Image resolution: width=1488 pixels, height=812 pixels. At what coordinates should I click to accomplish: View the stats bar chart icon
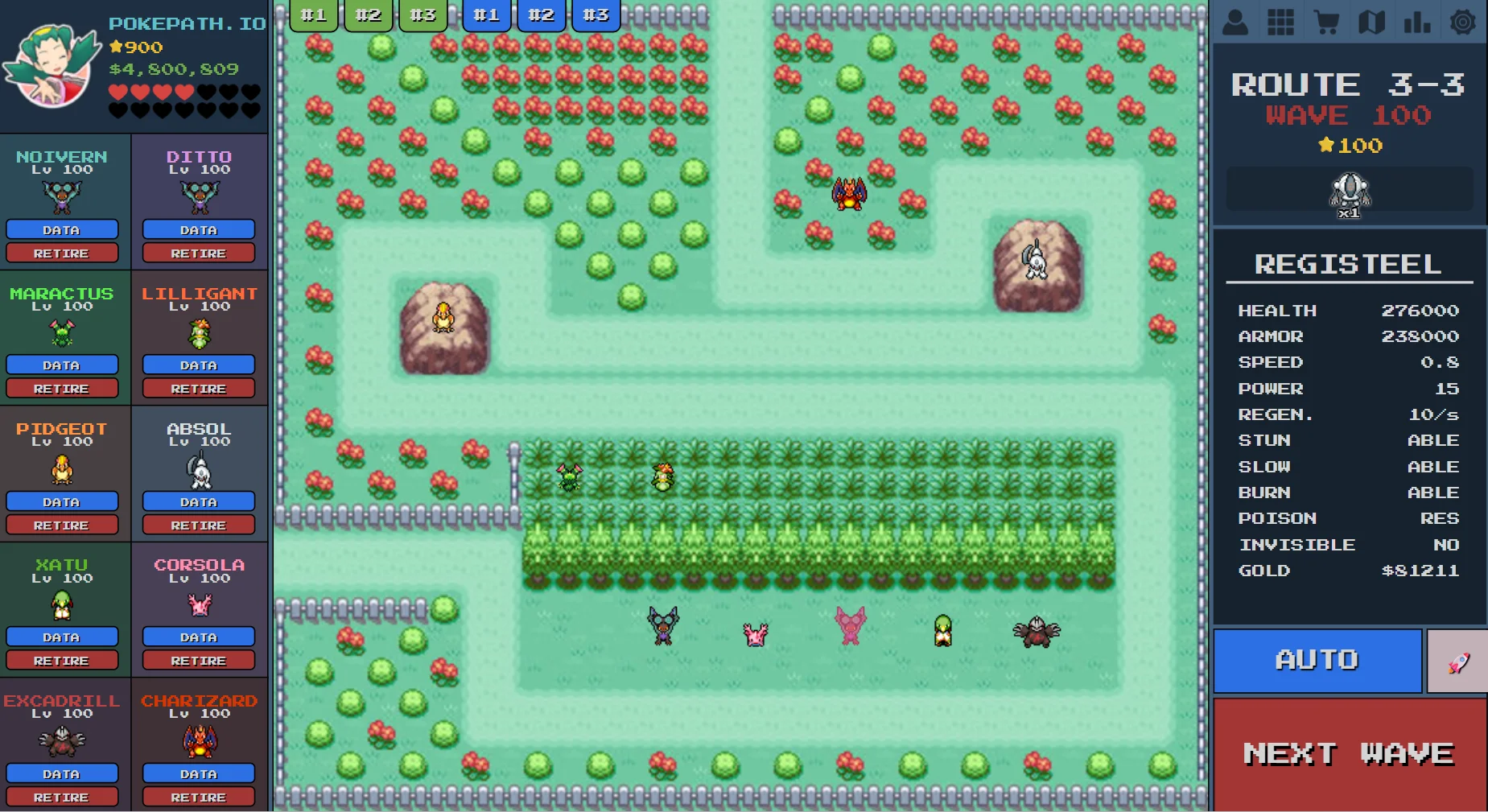1416,21
